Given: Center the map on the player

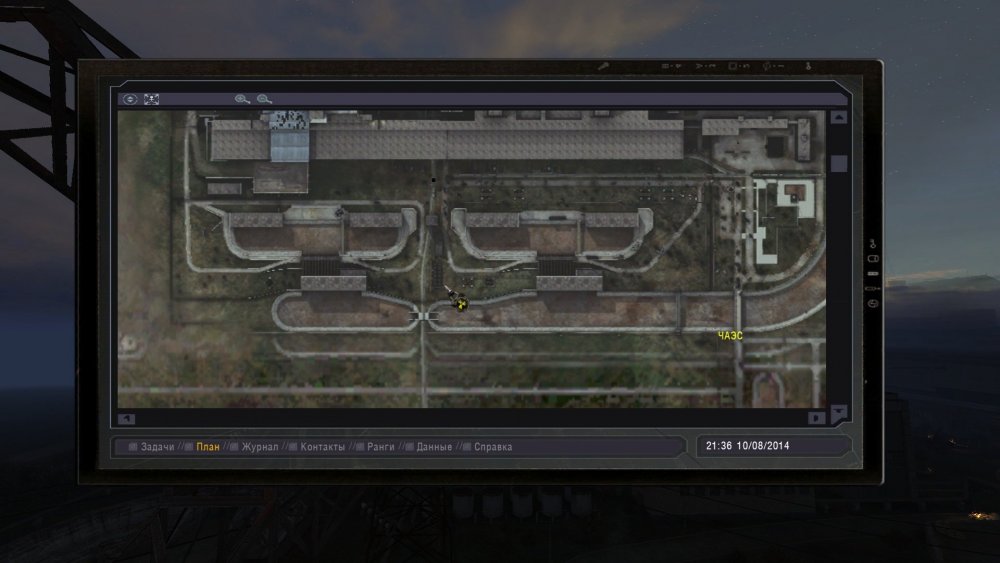Looking at the screenshot, I should 129,99.
